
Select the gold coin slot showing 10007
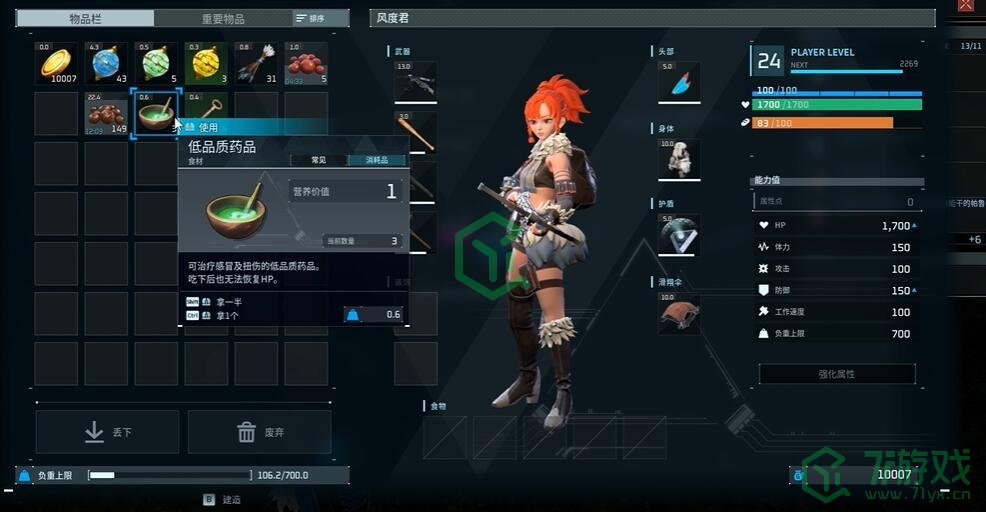tap(57, 63)
